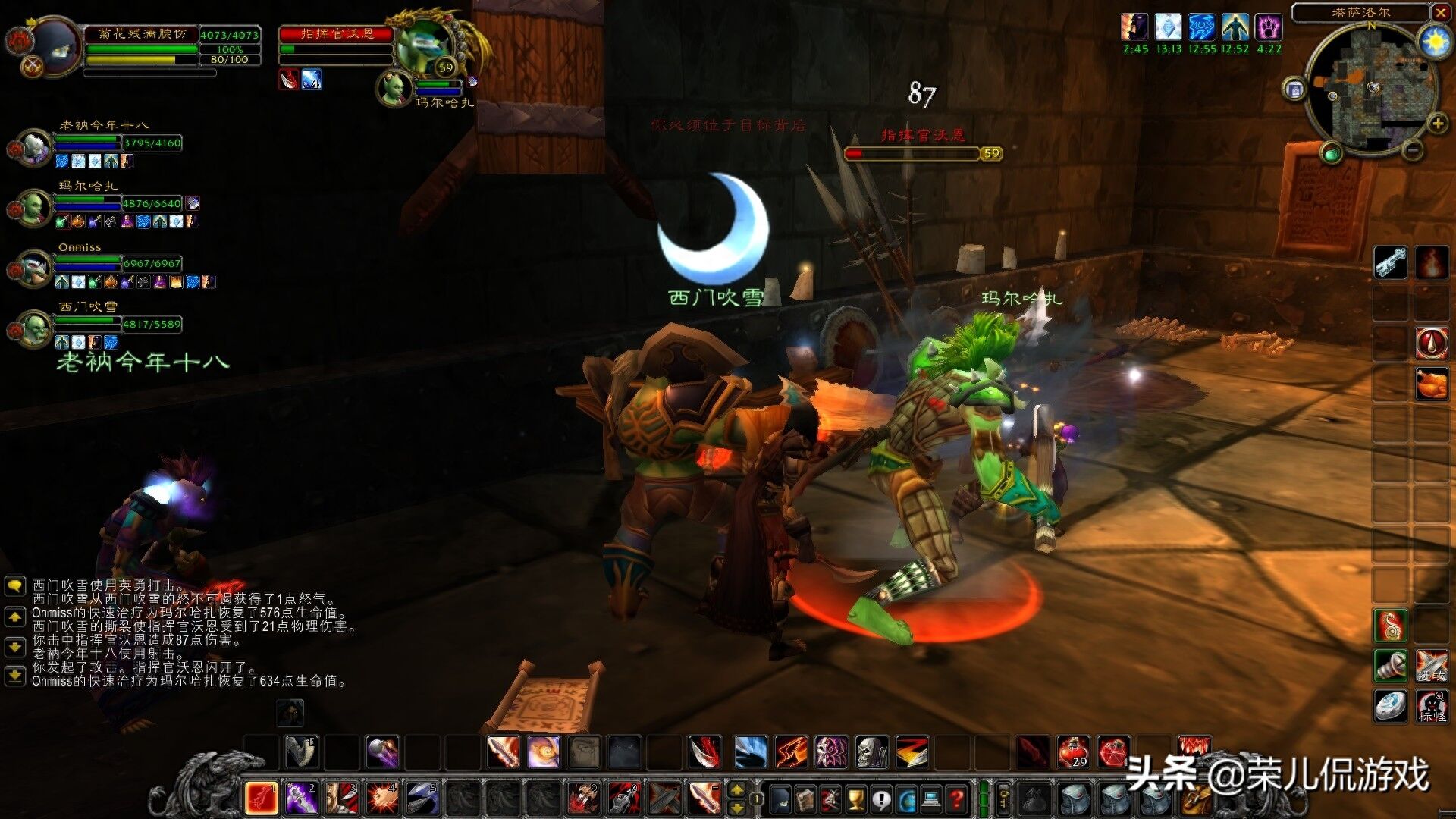Use the roast chicken food item
The width and height of the screenshot is (1456, 819).
(1431, 383)
